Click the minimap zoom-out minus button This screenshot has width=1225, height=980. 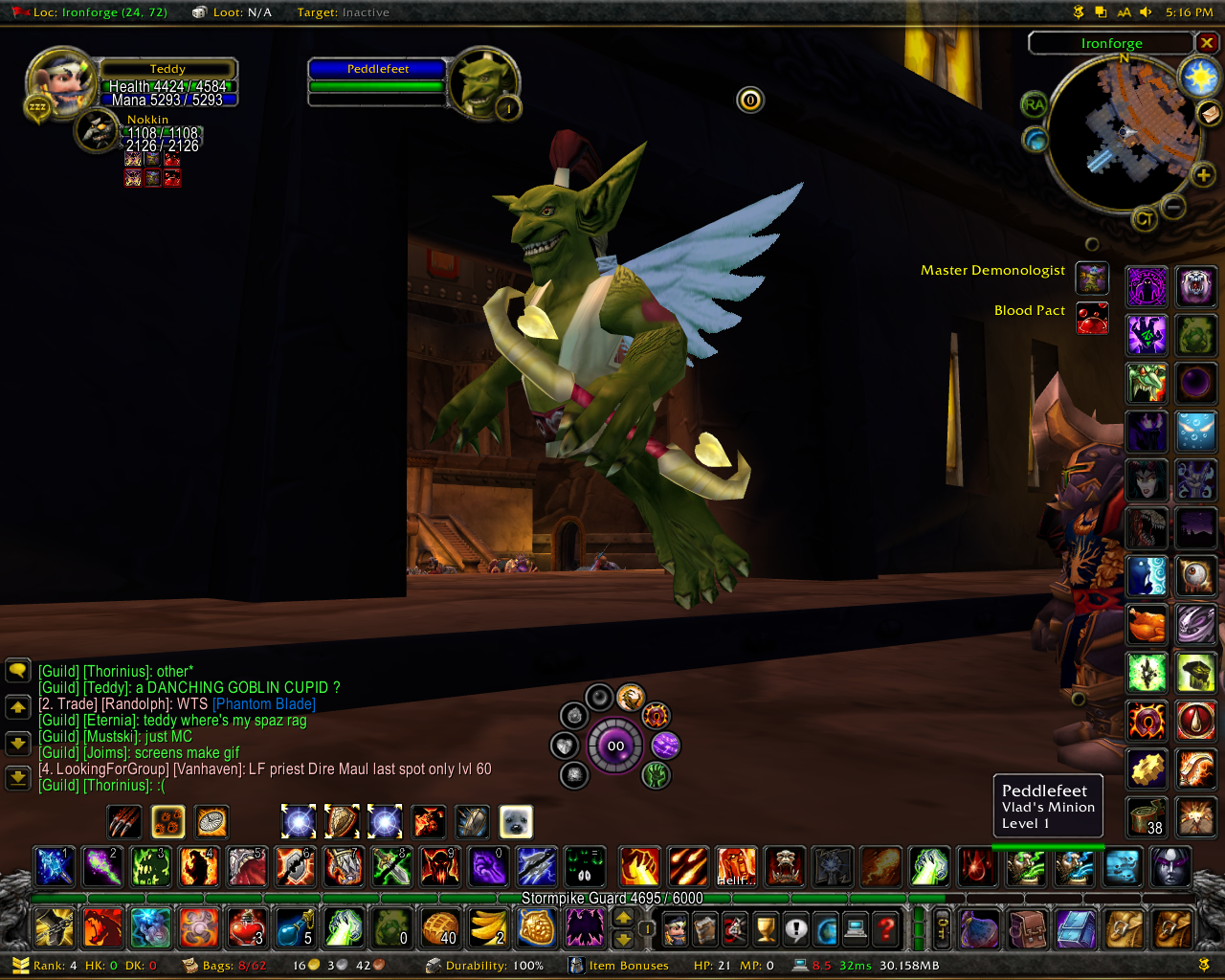[x=1173, y=206]
